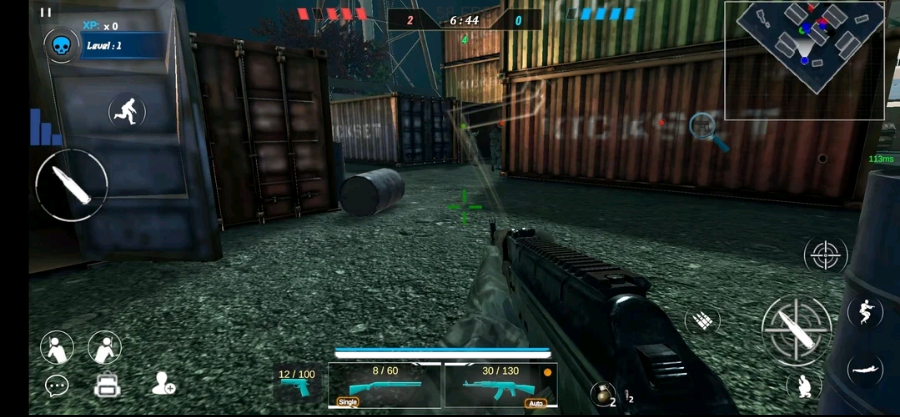Open the chat speech bubble

point(57,385)
